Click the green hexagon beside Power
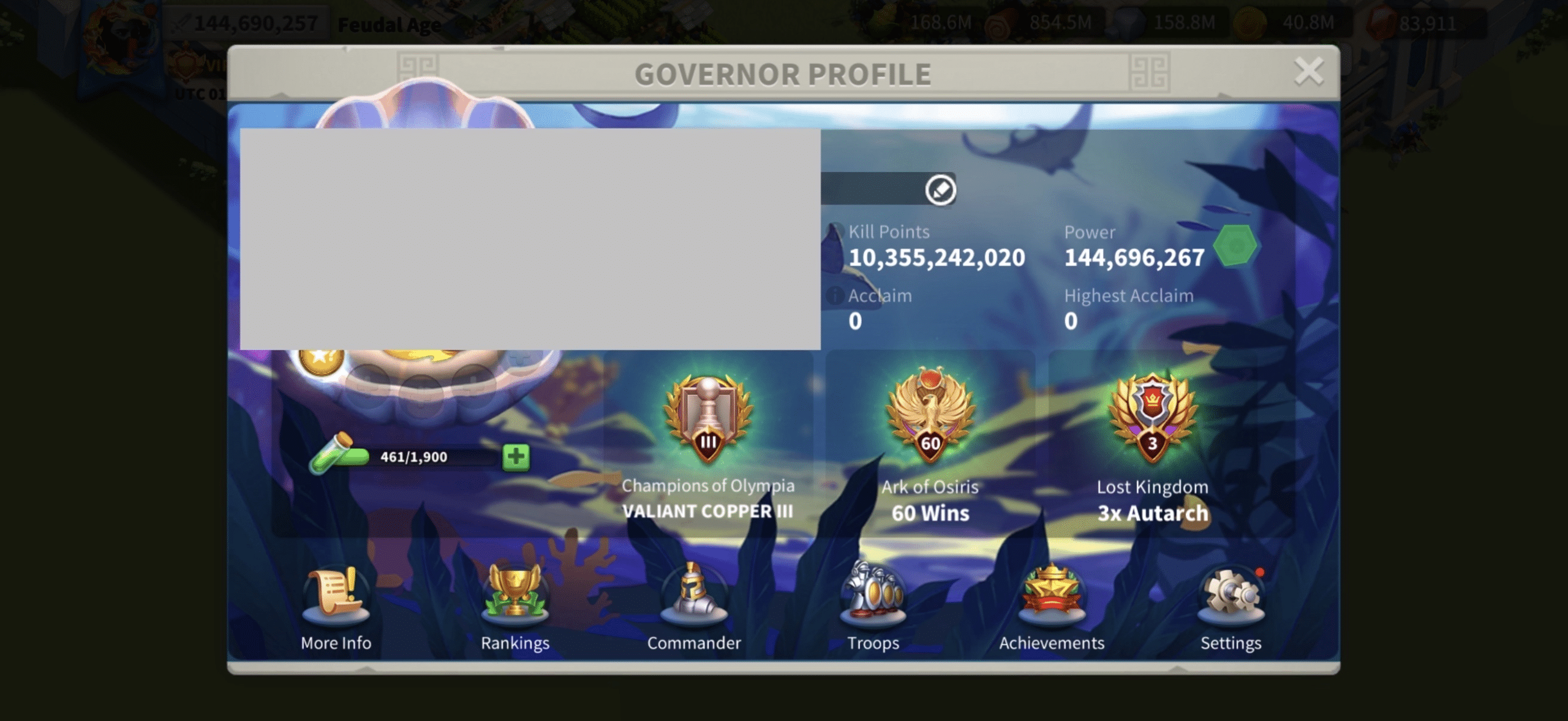 [1236, 245]
